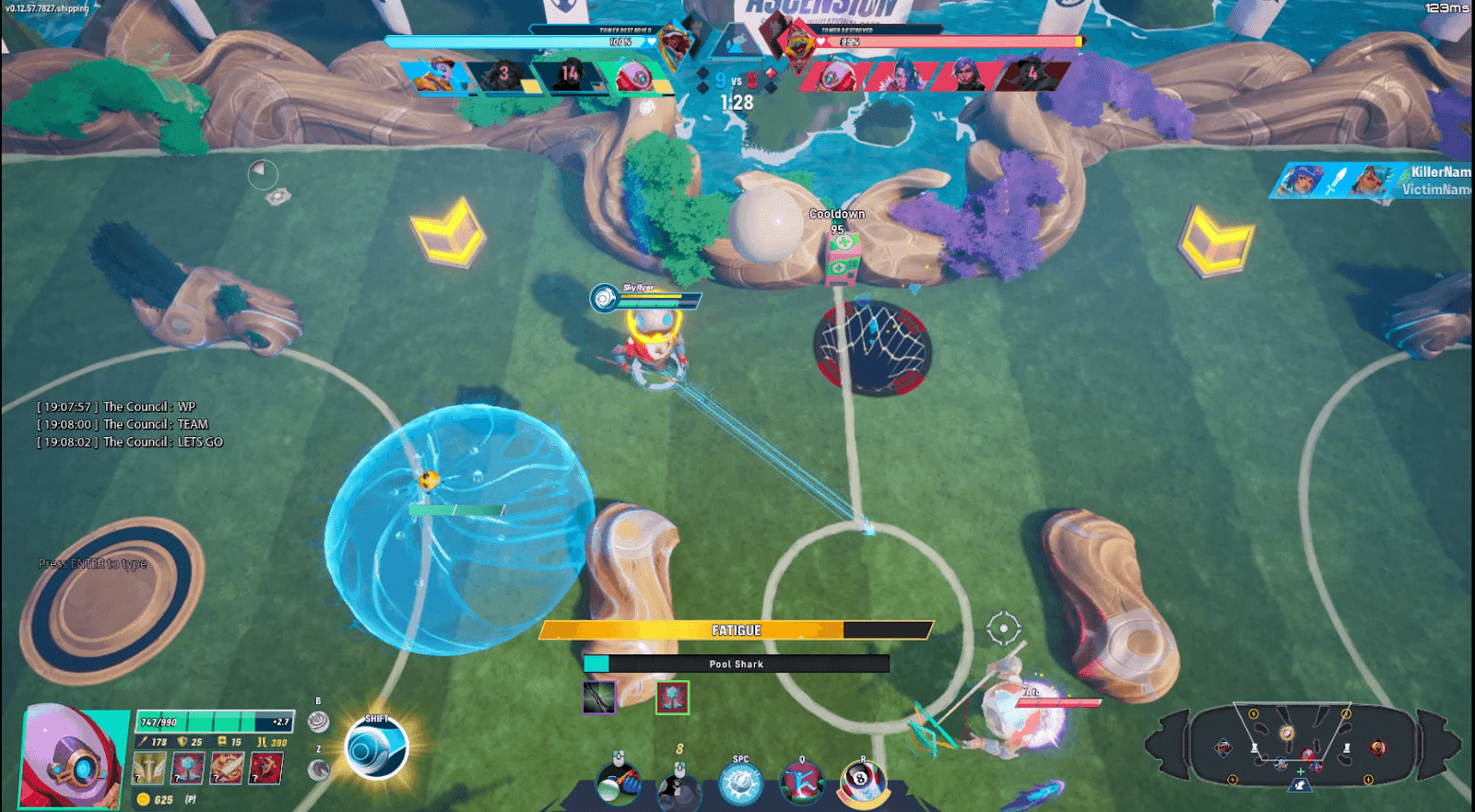Open the golden wings training item slot
This screenshot has height=812, width=1475.
(147, 768)
